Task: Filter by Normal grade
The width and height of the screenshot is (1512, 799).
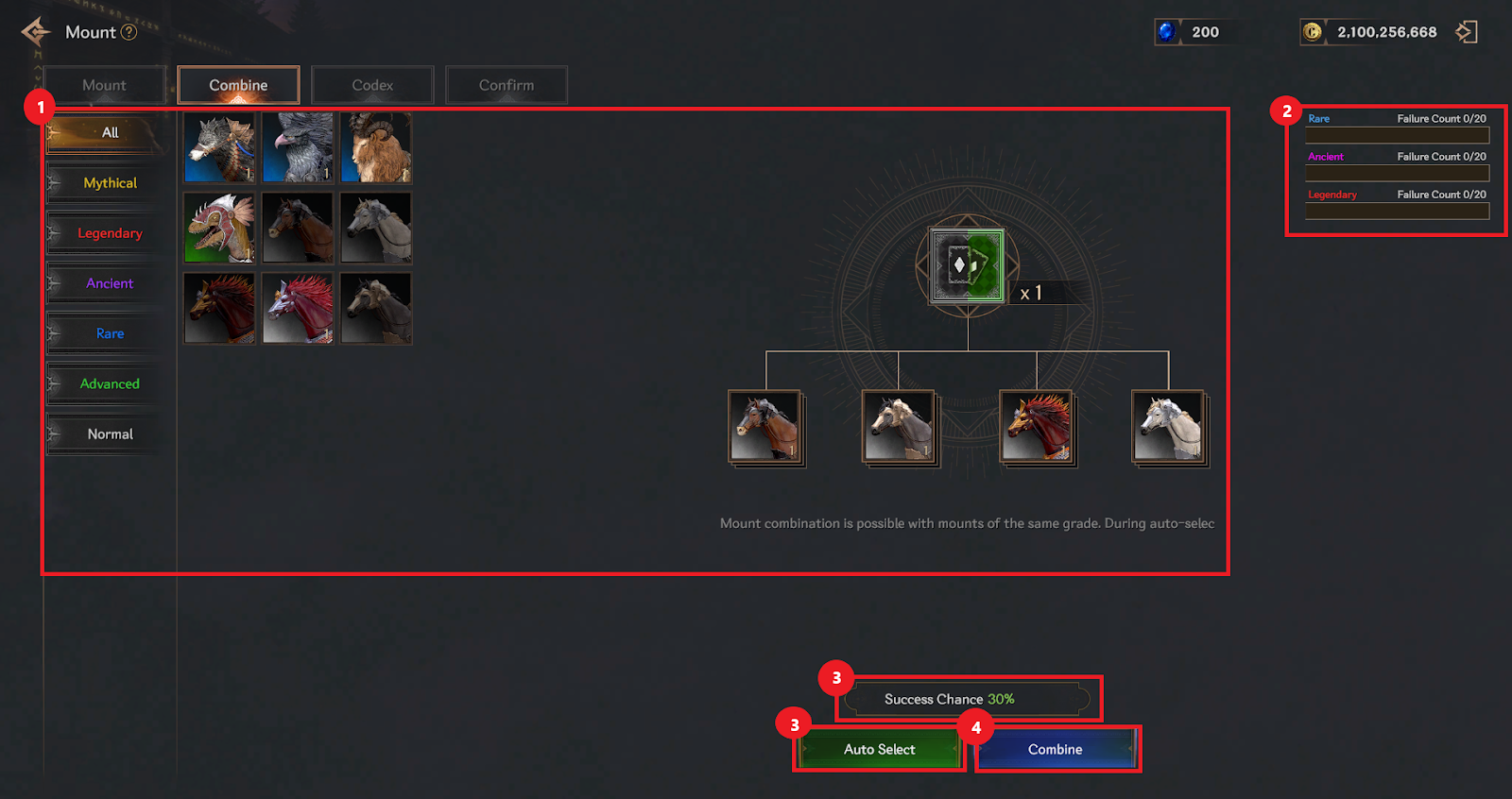Action: (x=110, y=434)
